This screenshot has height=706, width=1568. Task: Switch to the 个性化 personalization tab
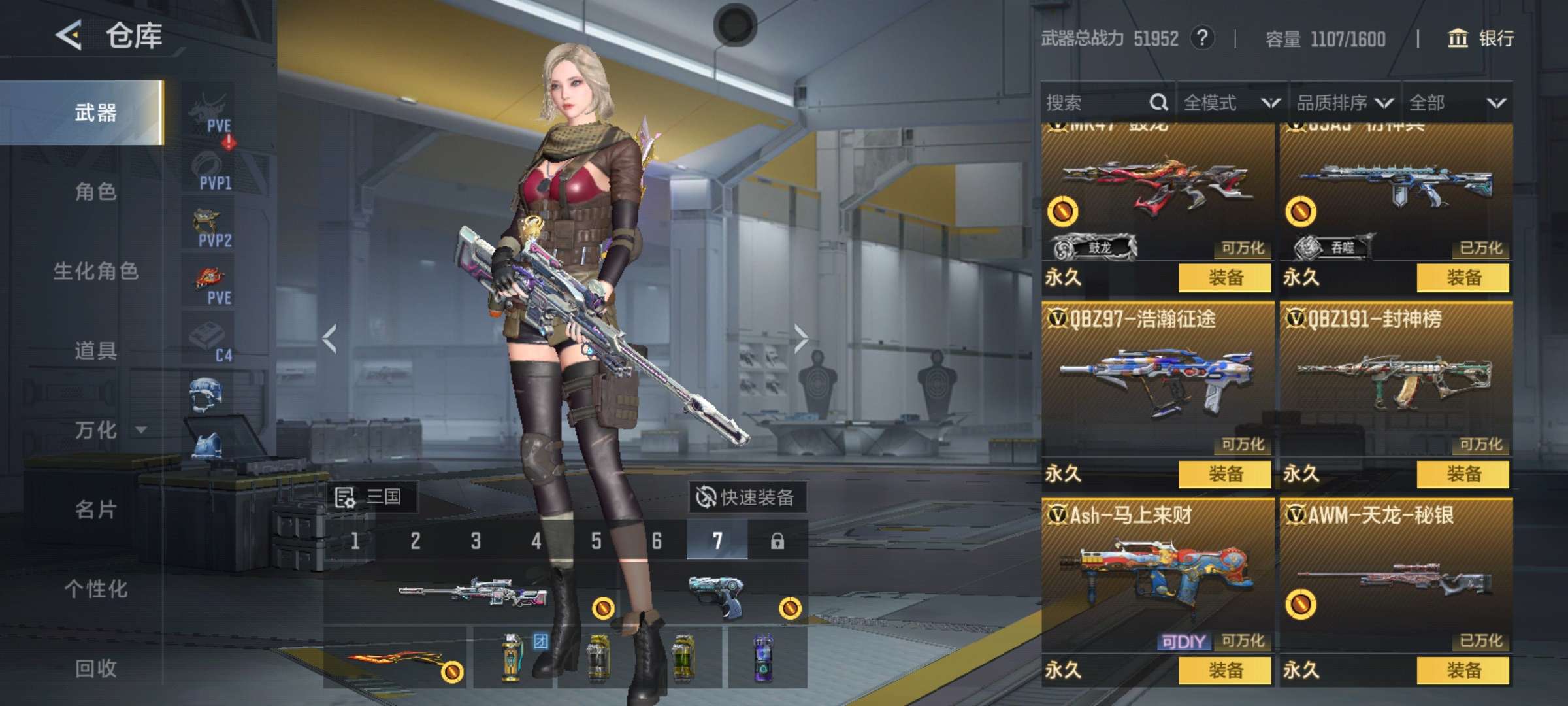[x=95, y=589]
